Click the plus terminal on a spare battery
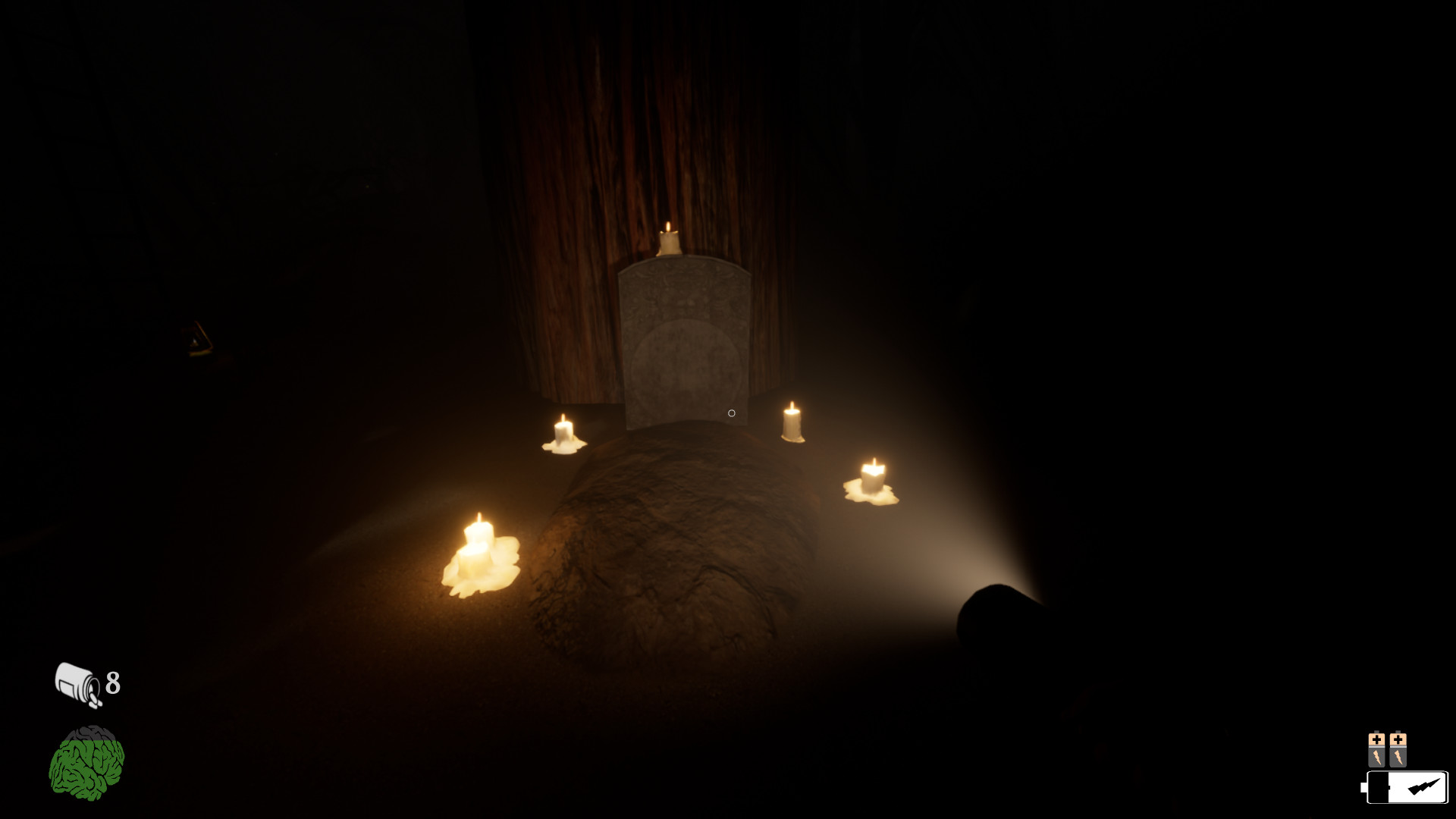 click(x=1377, y=738)
